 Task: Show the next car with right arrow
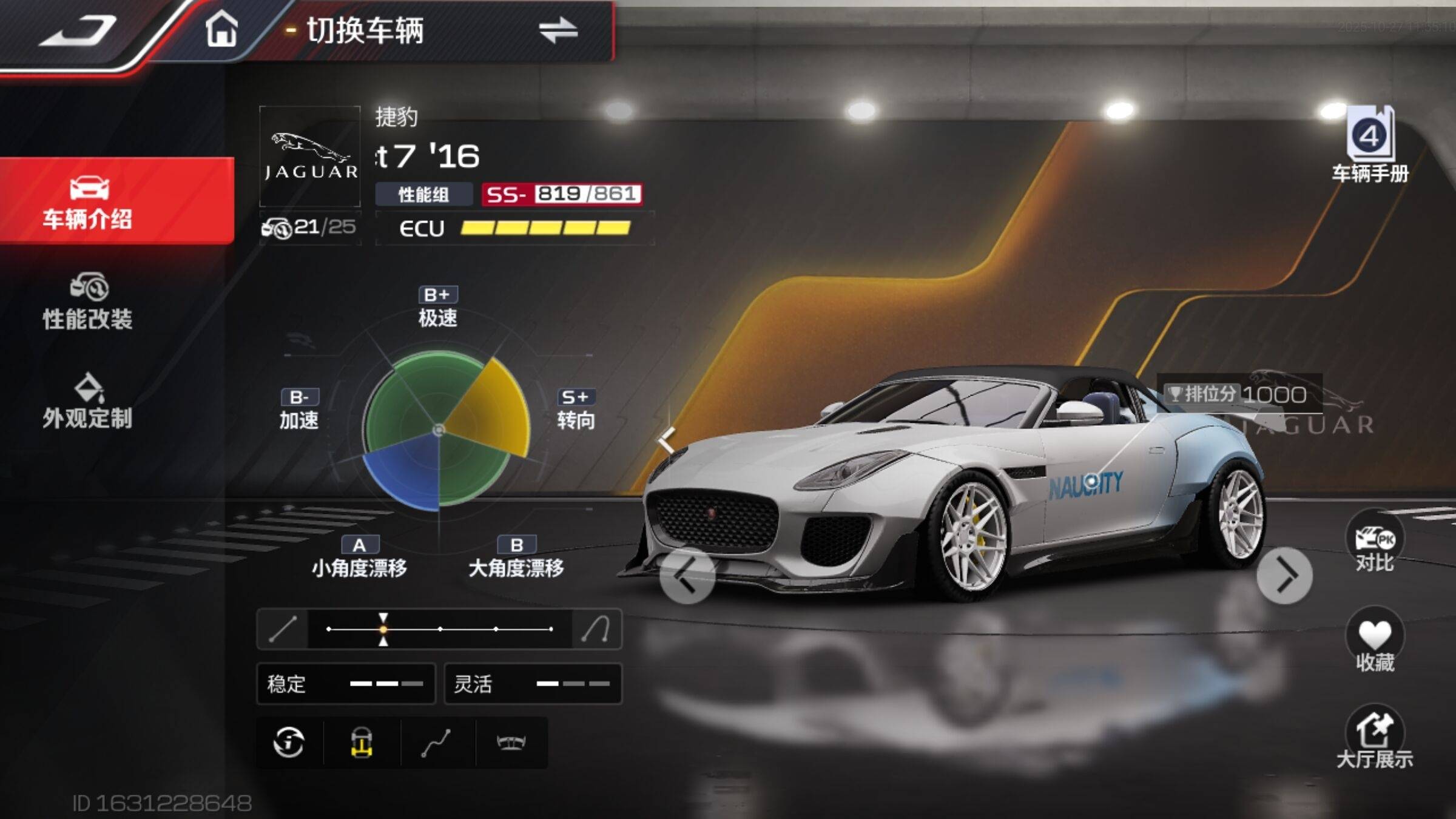click(1284, 575)
